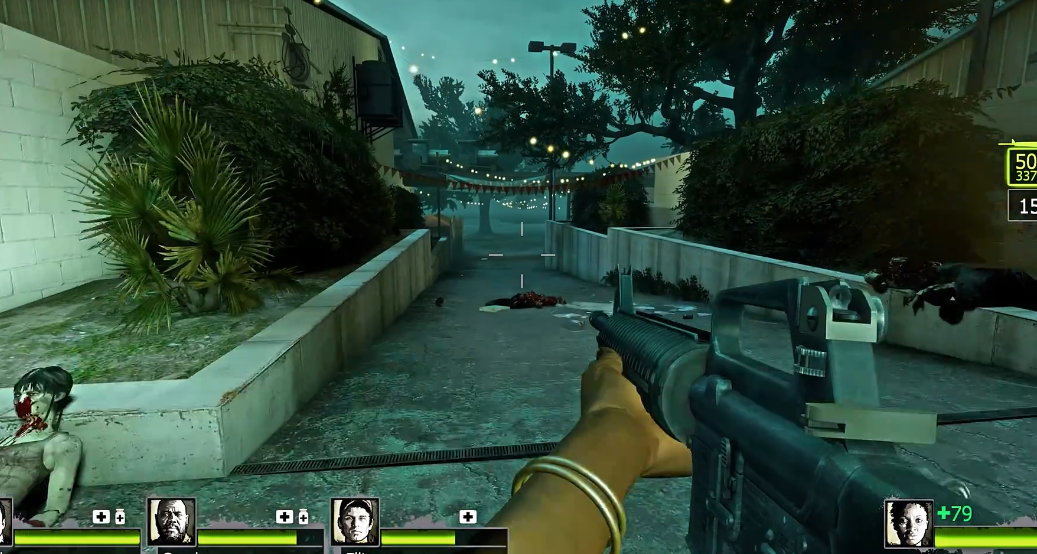Select the Ellis portrait wearing a cap
This screenshot has height=554, width=1037.
click(x=355, y=521)
